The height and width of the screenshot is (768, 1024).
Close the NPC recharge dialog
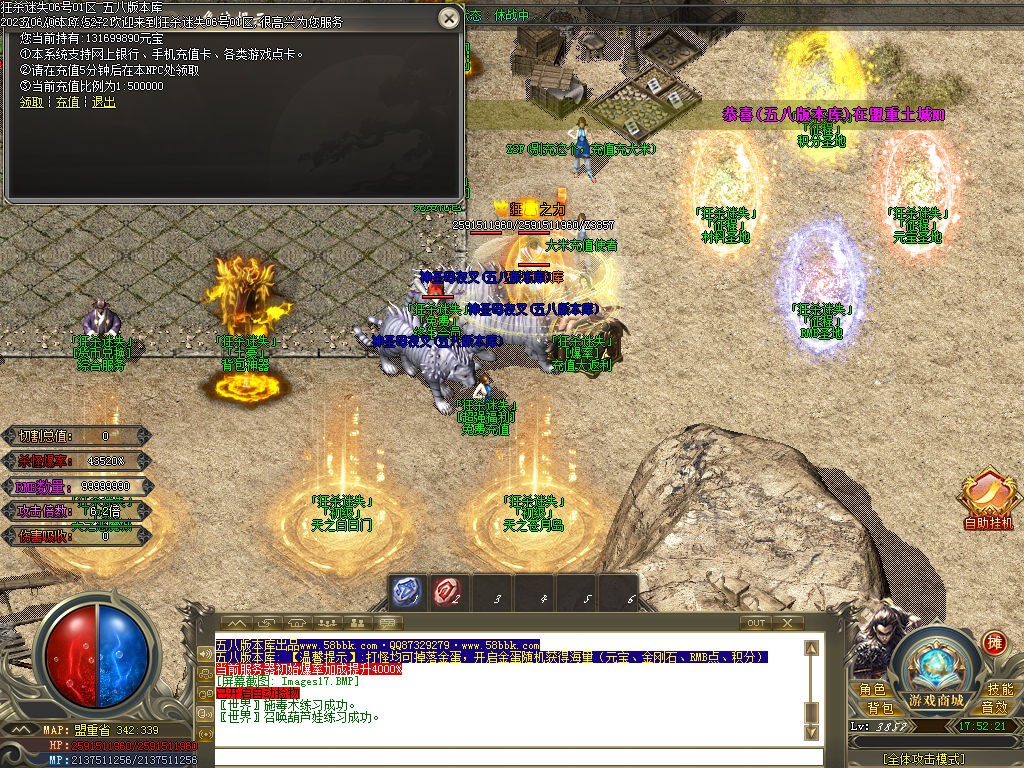pyautogui.click(x=449, y=18)
